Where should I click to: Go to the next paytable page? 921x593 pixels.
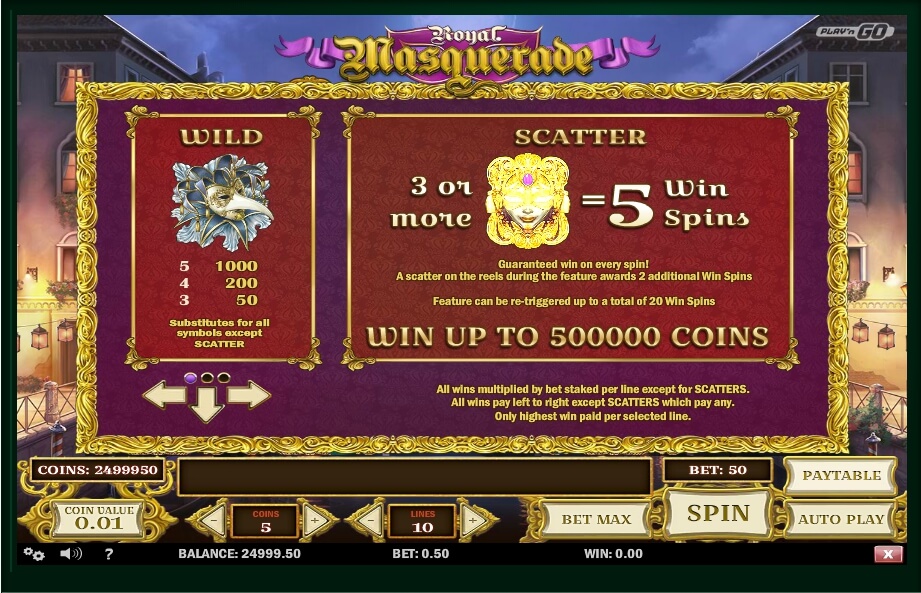coord(249,395)
